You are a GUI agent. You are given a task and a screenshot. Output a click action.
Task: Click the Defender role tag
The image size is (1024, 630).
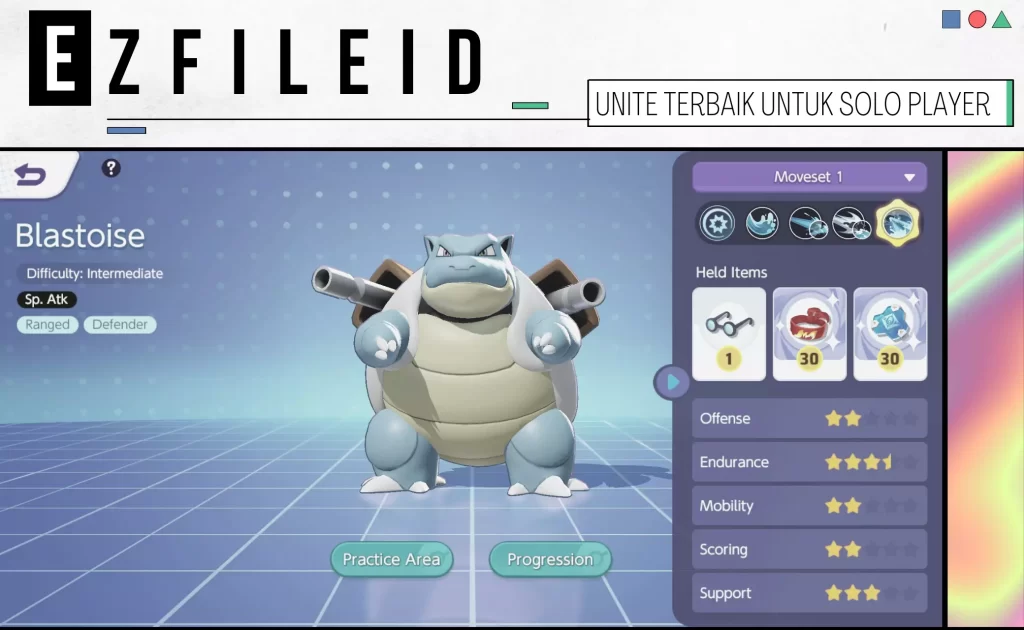point(120,324)
